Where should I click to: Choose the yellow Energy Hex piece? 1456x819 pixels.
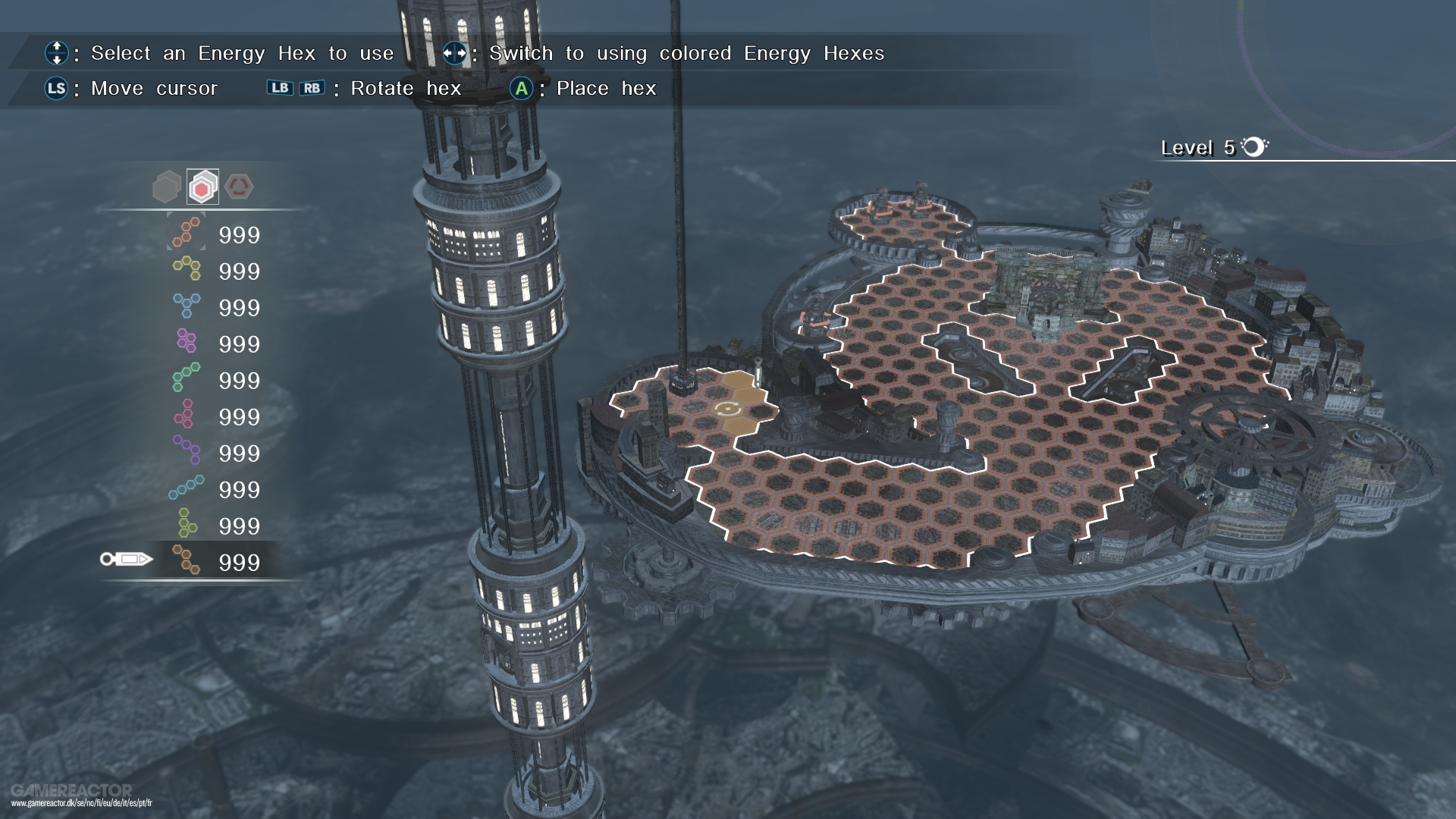tap(187, 270)
